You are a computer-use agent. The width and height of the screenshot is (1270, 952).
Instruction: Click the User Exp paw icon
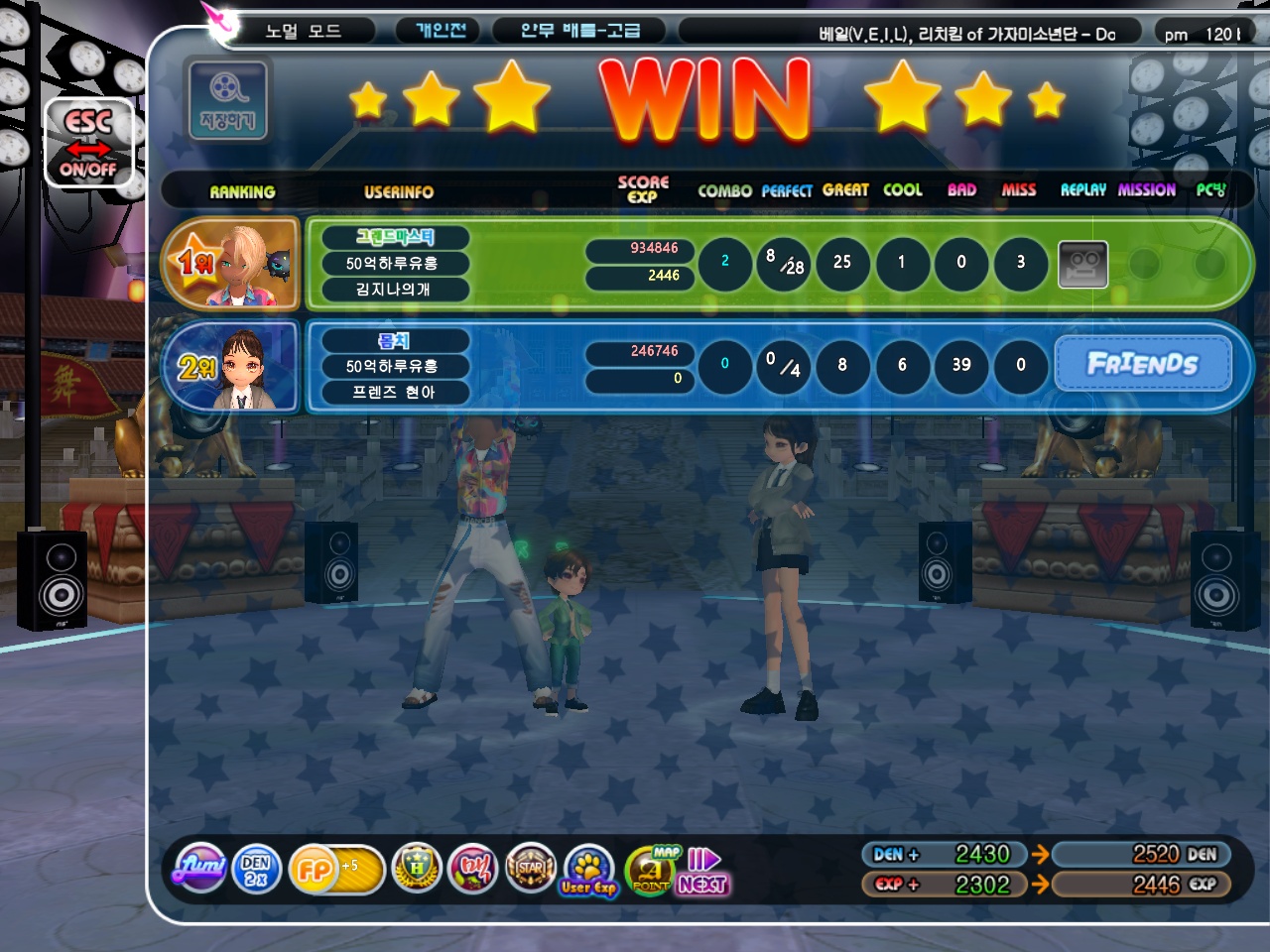point(588,871)
